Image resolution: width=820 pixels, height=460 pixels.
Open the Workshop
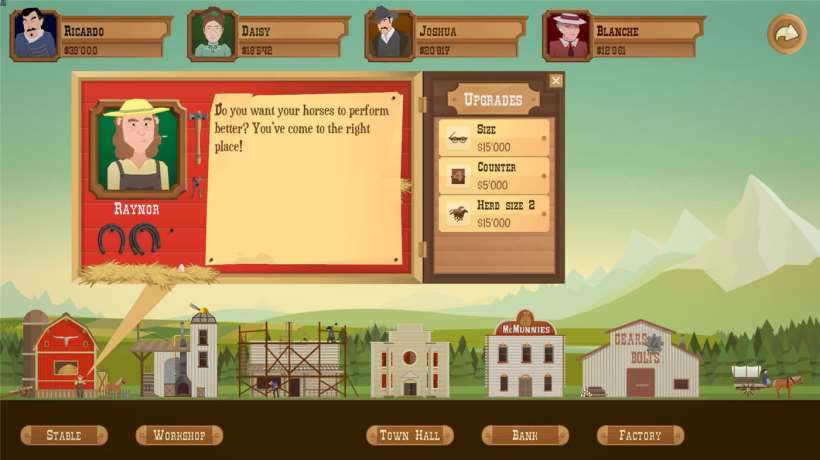(179, 435)
